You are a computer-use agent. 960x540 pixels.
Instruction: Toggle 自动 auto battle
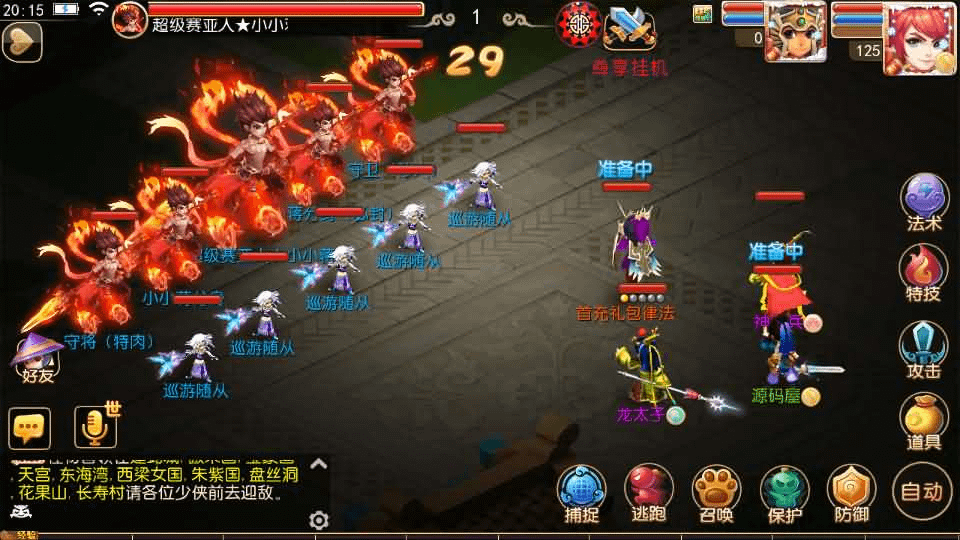pos(921,490)
